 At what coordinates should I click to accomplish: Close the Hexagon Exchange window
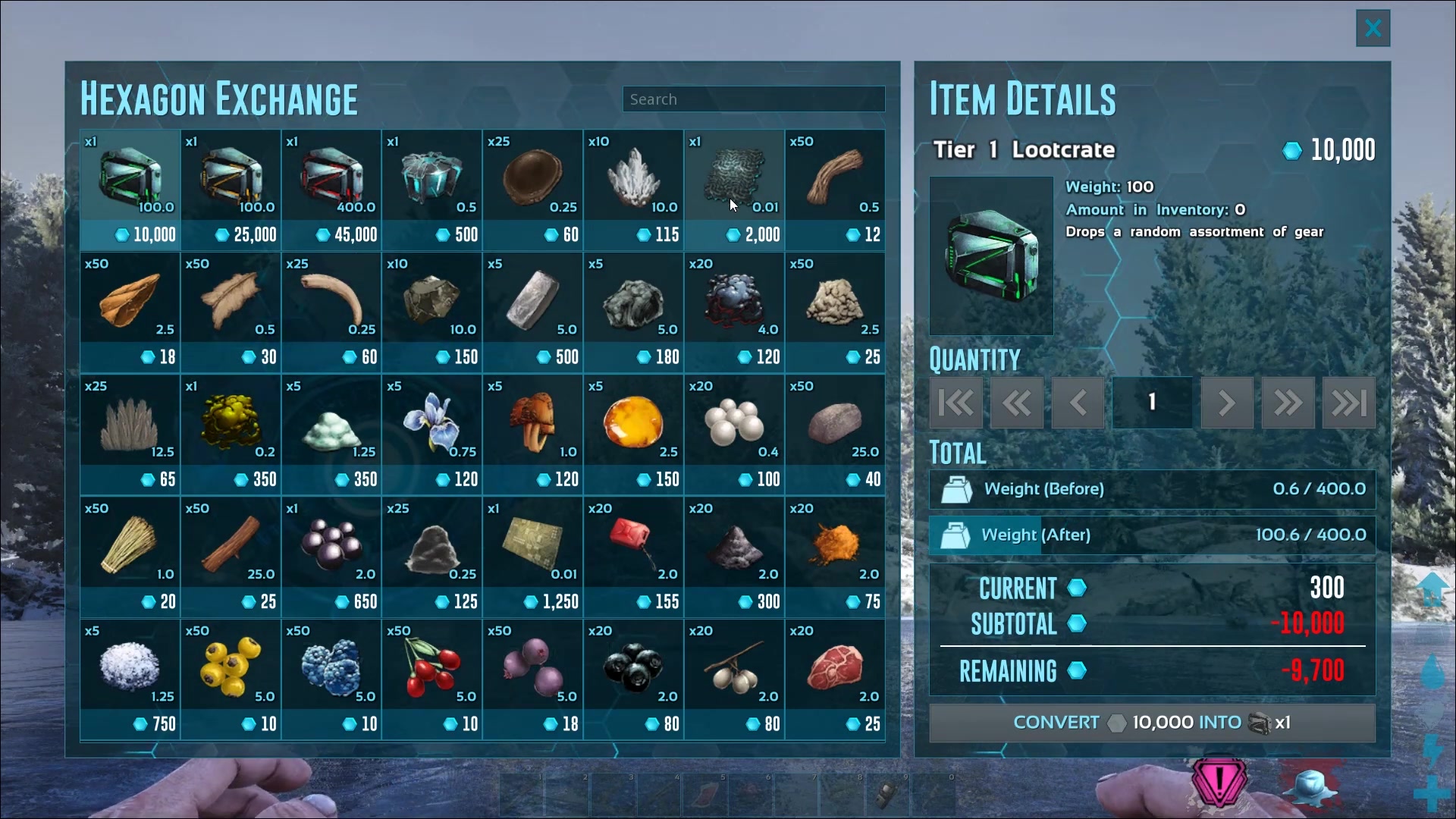1373,28
